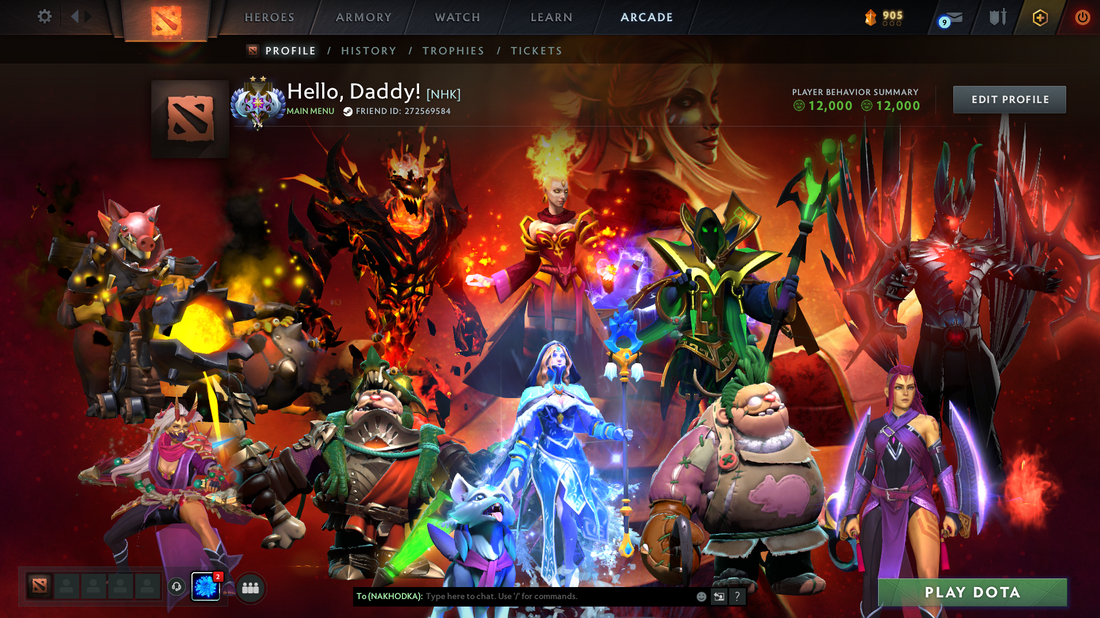Open the Arcade section
Viewport: 1100px width, 618px height.
coord(646,17)
